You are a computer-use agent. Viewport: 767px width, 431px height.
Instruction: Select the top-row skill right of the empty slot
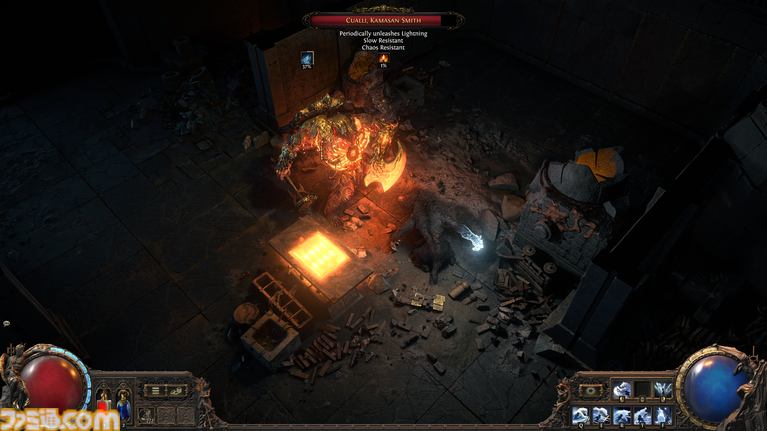coord(662,389)
